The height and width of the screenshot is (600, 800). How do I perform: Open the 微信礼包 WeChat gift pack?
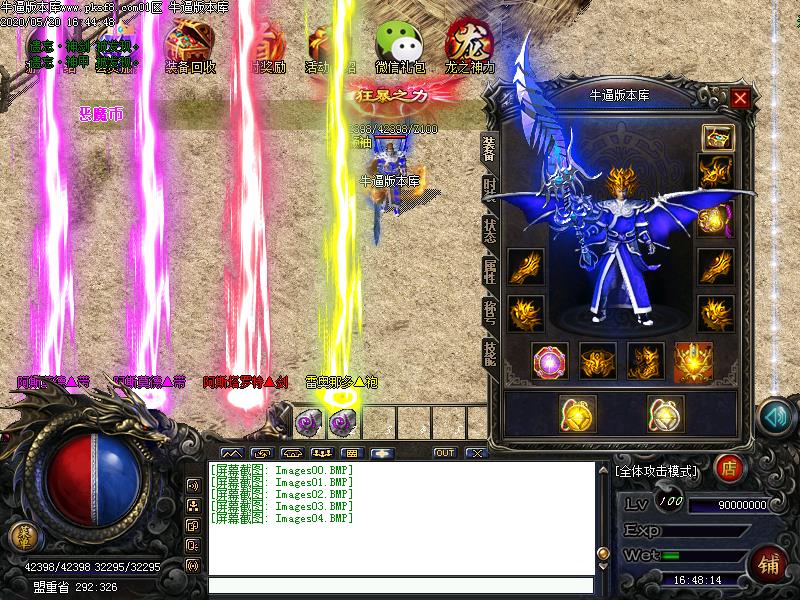click(398, 46)
